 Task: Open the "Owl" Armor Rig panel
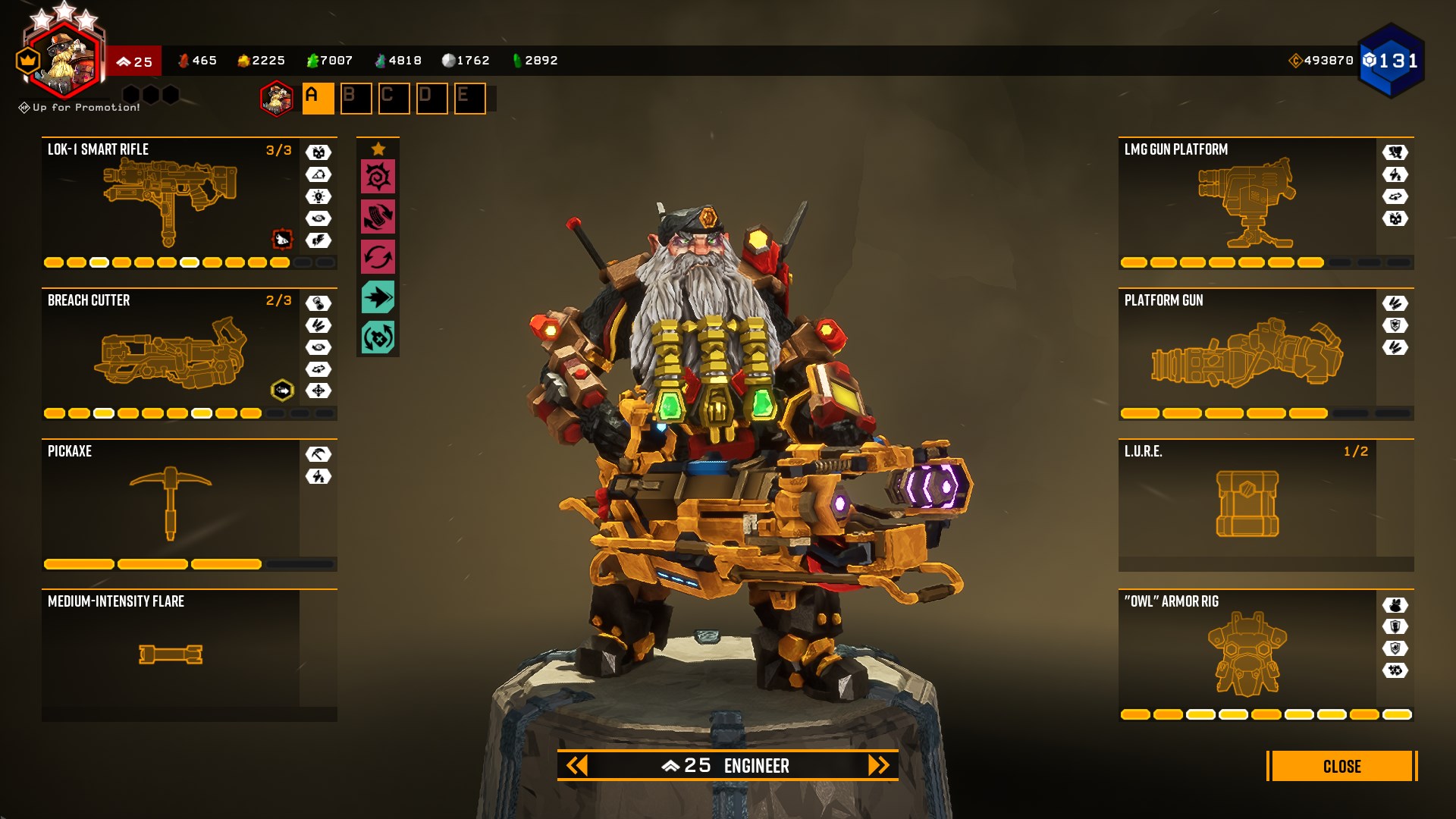1247,654
